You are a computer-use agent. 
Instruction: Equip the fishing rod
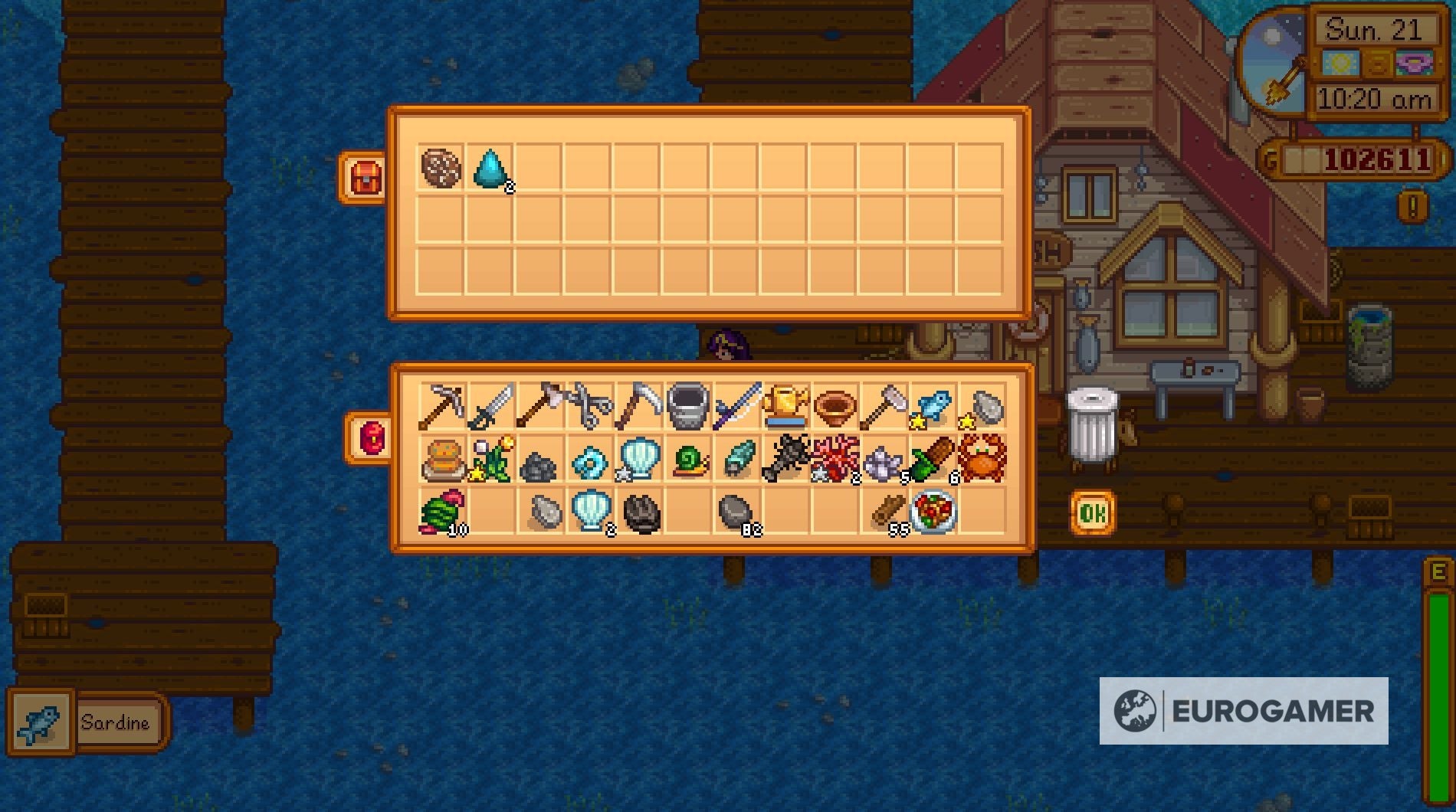[739, 404]
